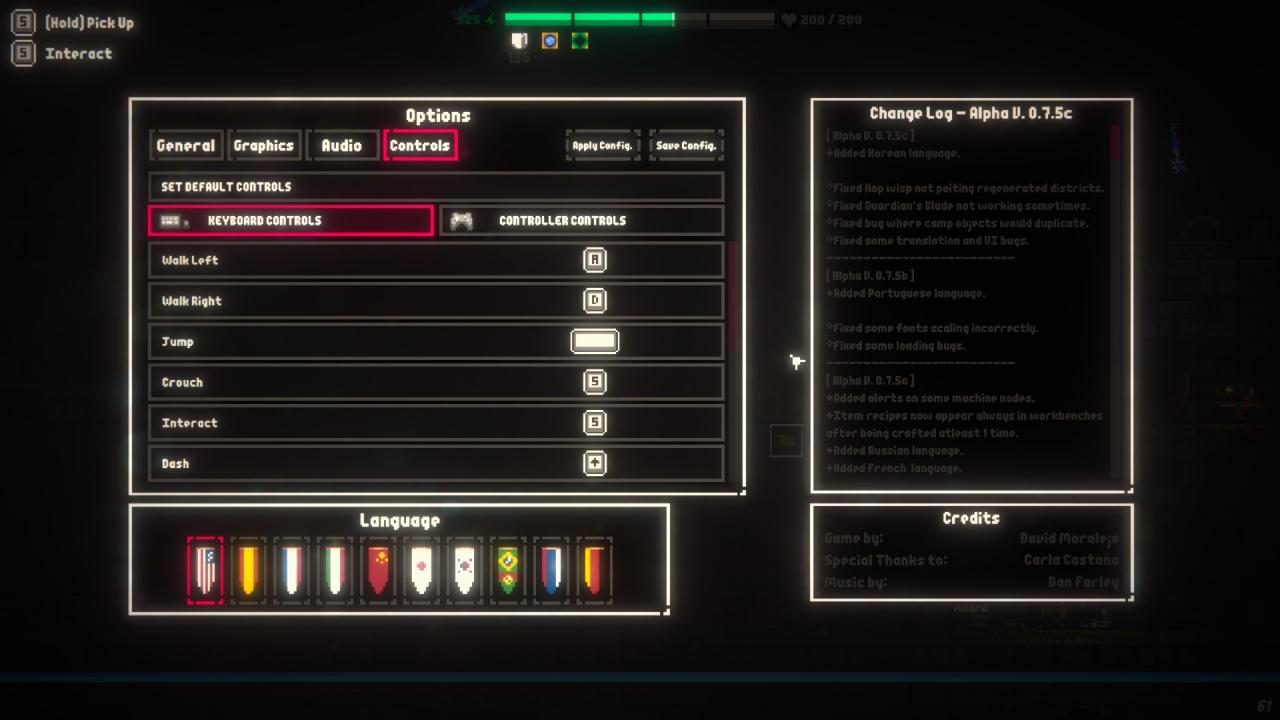Rebind the Walk Left key
This screenshot has height=720, width=1280.
point(595,260)
